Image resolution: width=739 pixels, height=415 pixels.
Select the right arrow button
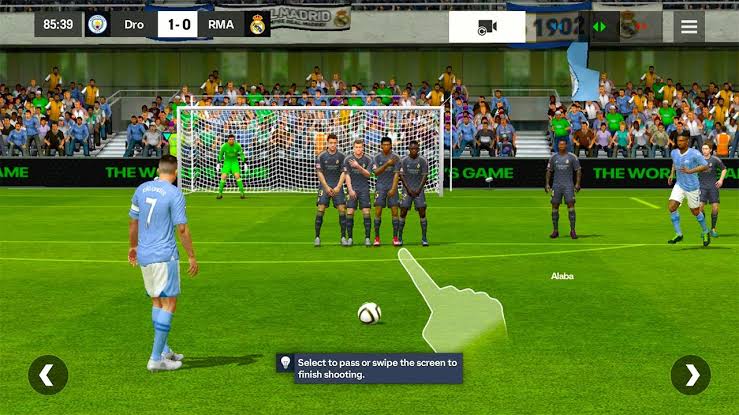coord(690,375)
